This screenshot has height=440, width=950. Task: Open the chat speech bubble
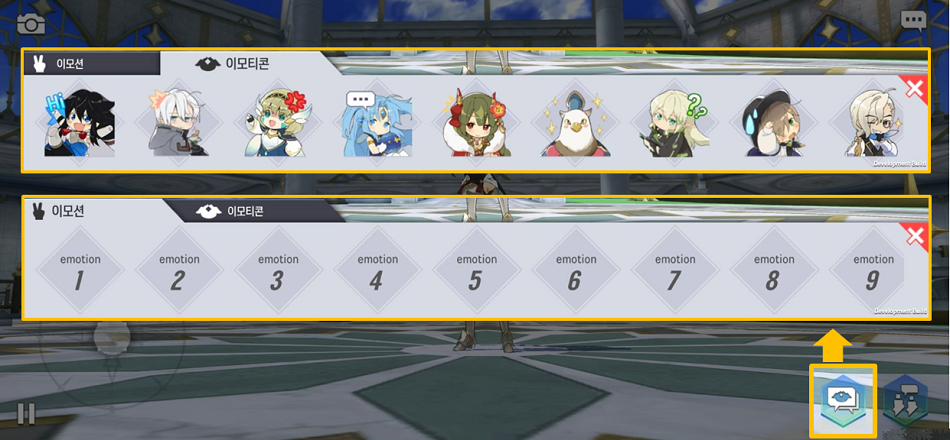912,20
